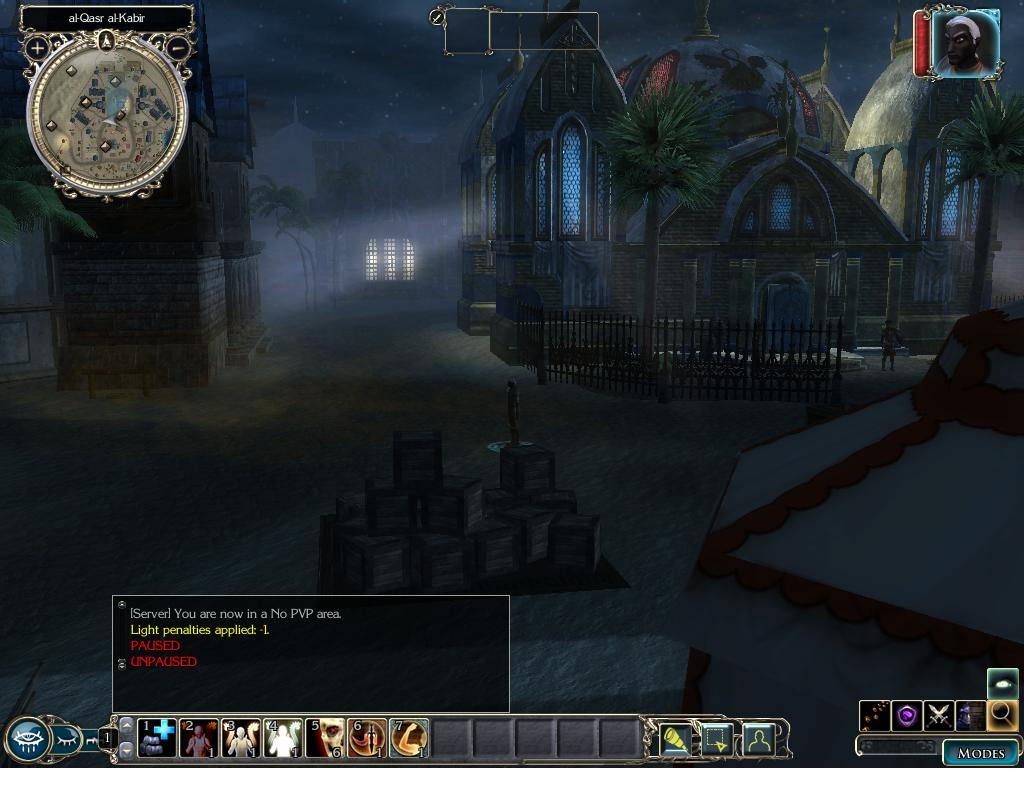The image size is (1024, 800).
Task: Use hotbar slot 4 glowing figure ability
Action: (283, 739)
